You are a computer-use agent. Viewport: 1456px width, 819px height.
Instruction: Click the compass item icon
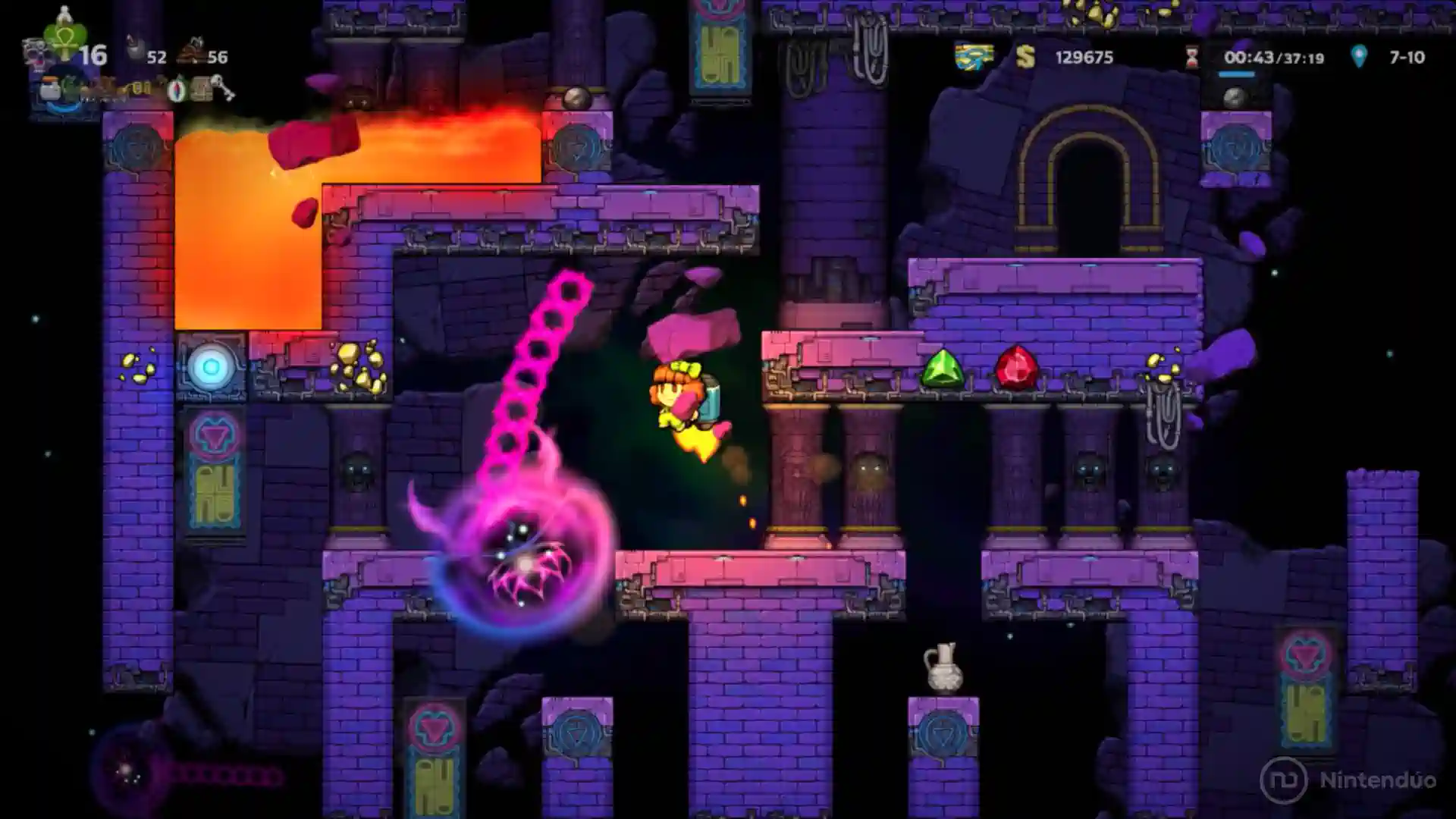(177, 91)
